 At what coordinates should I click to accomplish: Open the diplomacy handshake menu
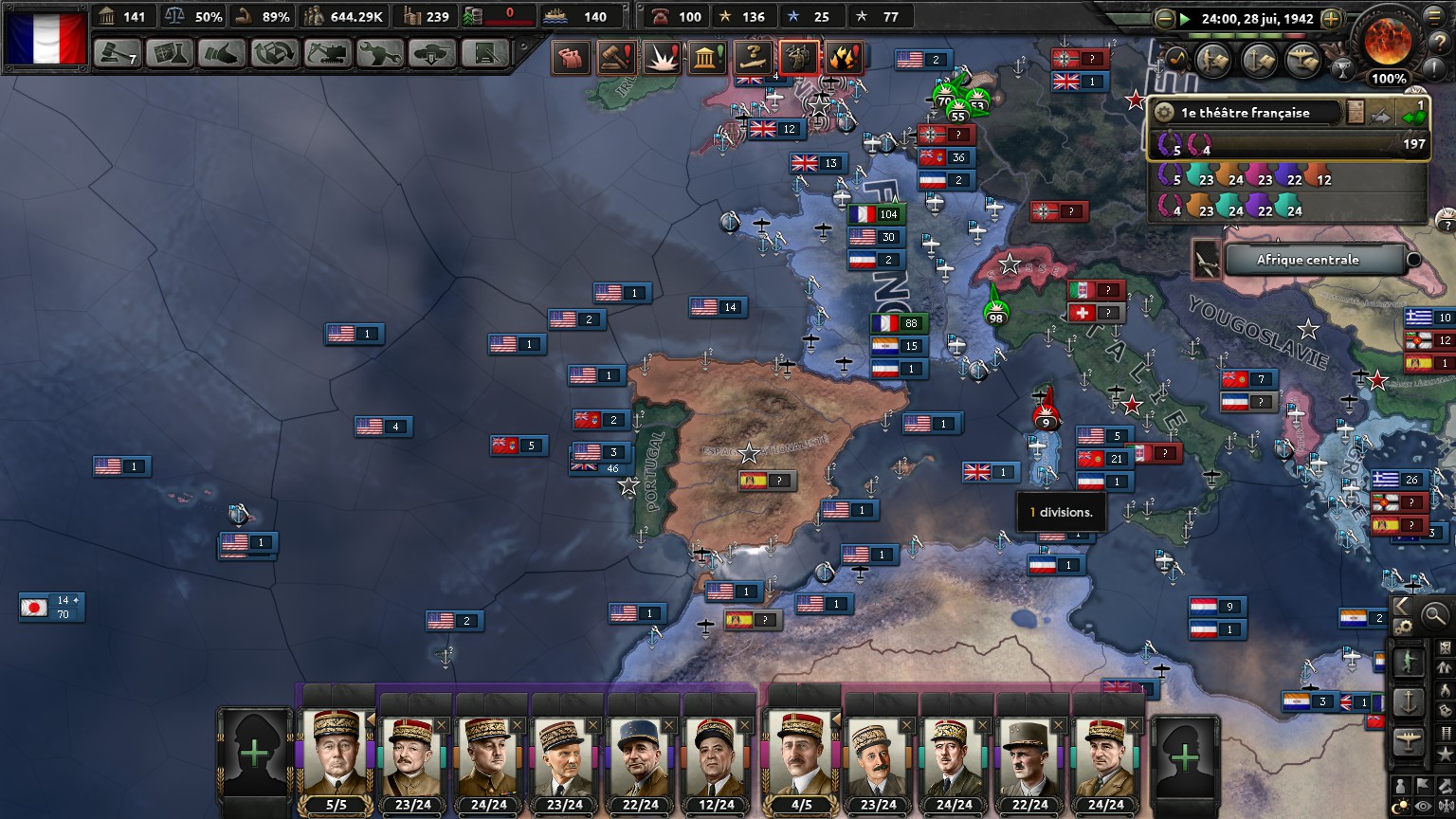pos(222,53)
